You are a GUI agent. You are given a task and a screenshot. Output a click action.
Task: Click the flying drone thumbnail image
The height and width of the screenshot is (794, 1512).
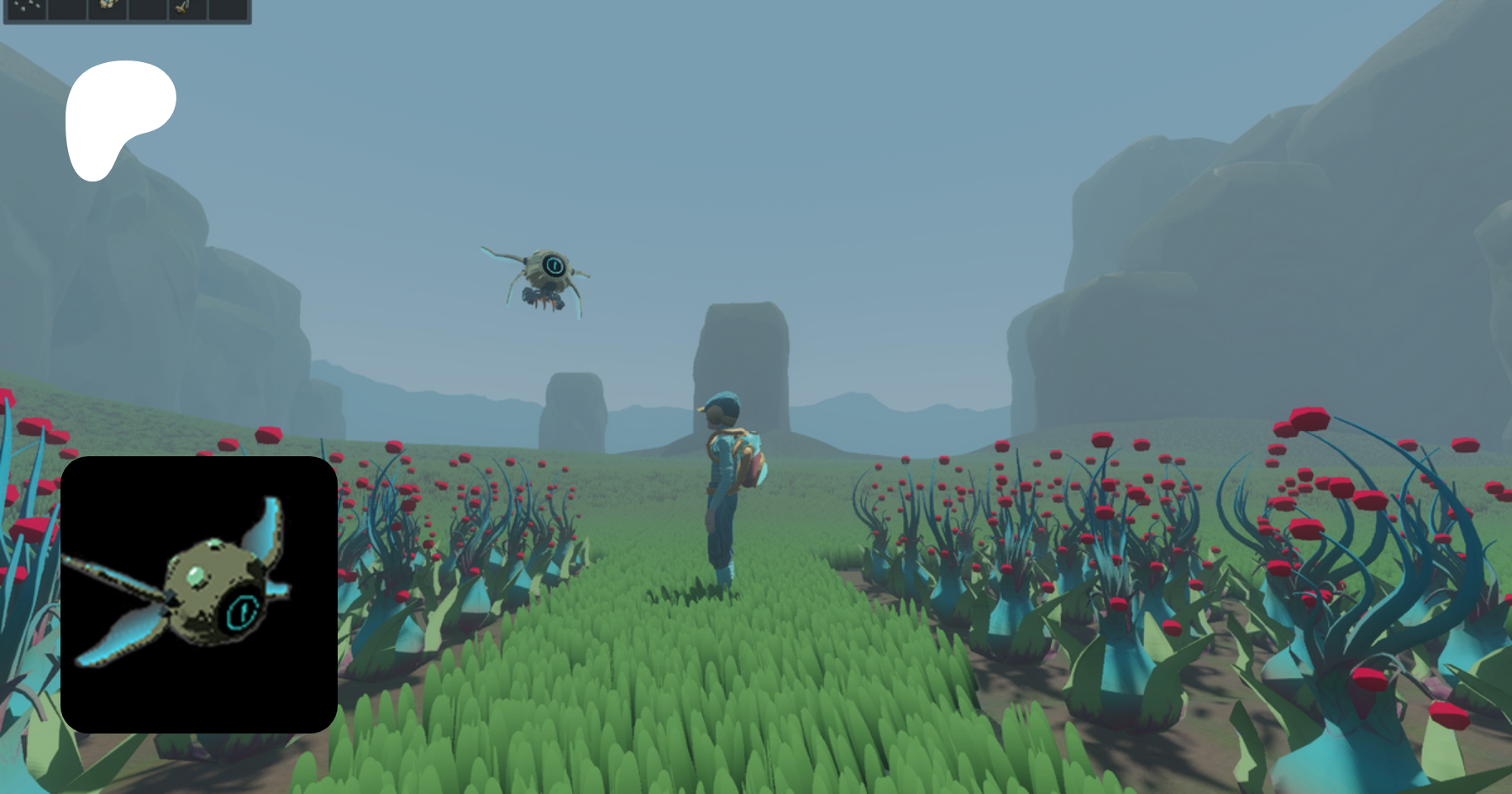click(199, 594)
